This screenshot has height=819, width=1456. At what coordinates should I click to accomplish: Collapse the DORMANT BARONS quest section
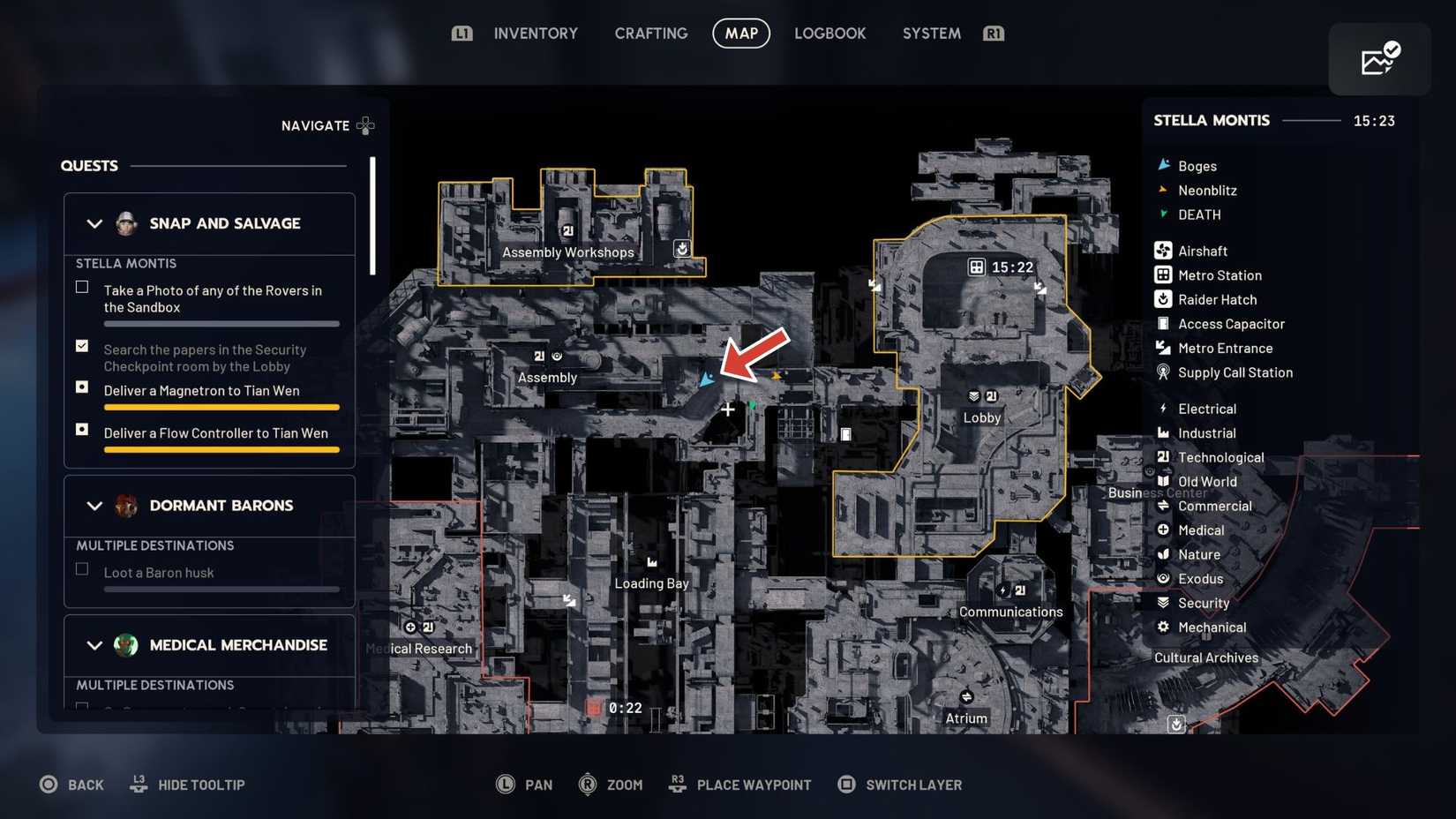pyautogui.click(x=94, y=506)
